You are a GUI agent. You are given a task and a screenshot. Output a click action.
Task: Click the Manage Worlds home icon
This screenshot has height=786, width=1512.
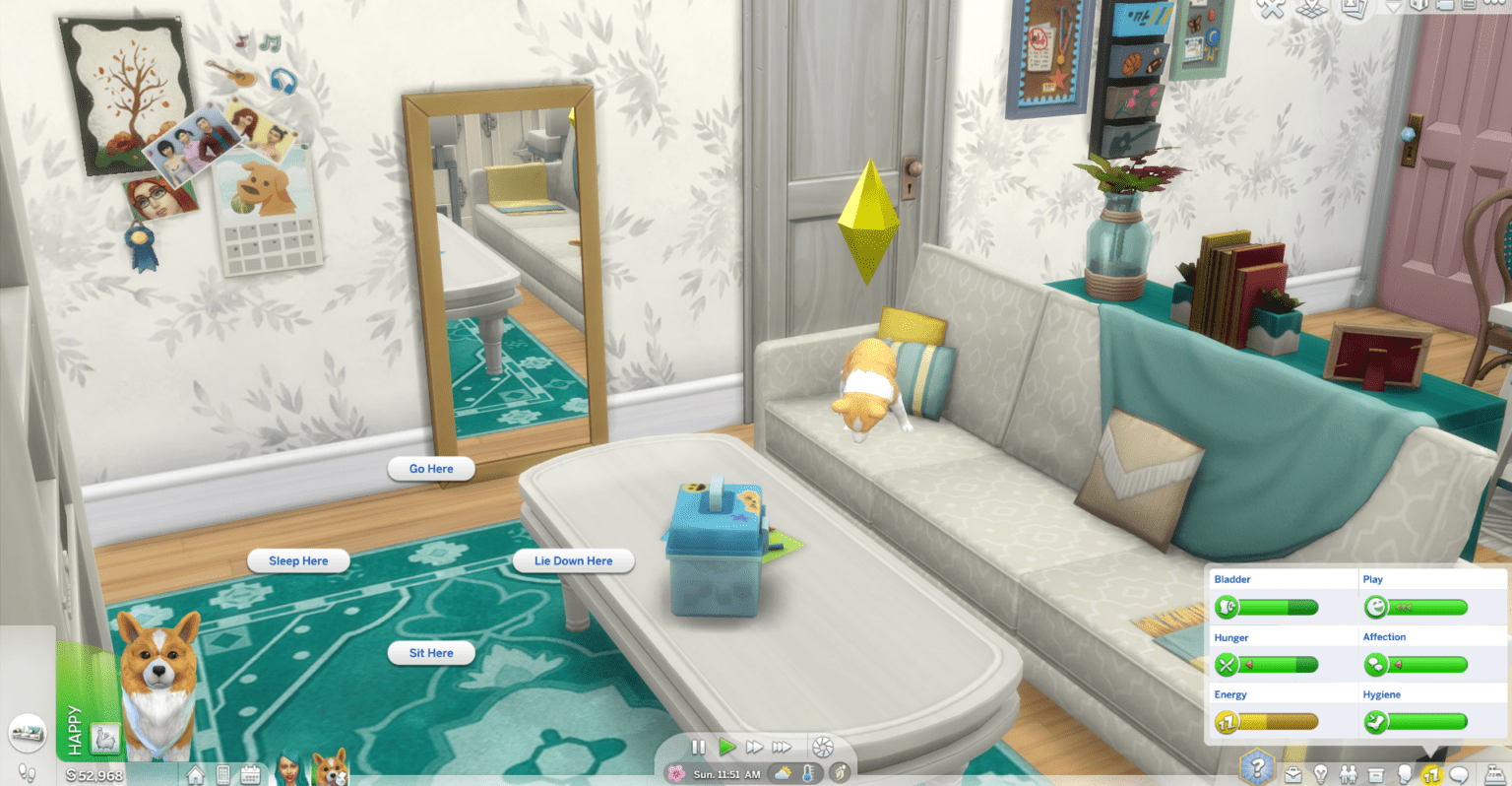pyautogui.click(x=196, y=774)
